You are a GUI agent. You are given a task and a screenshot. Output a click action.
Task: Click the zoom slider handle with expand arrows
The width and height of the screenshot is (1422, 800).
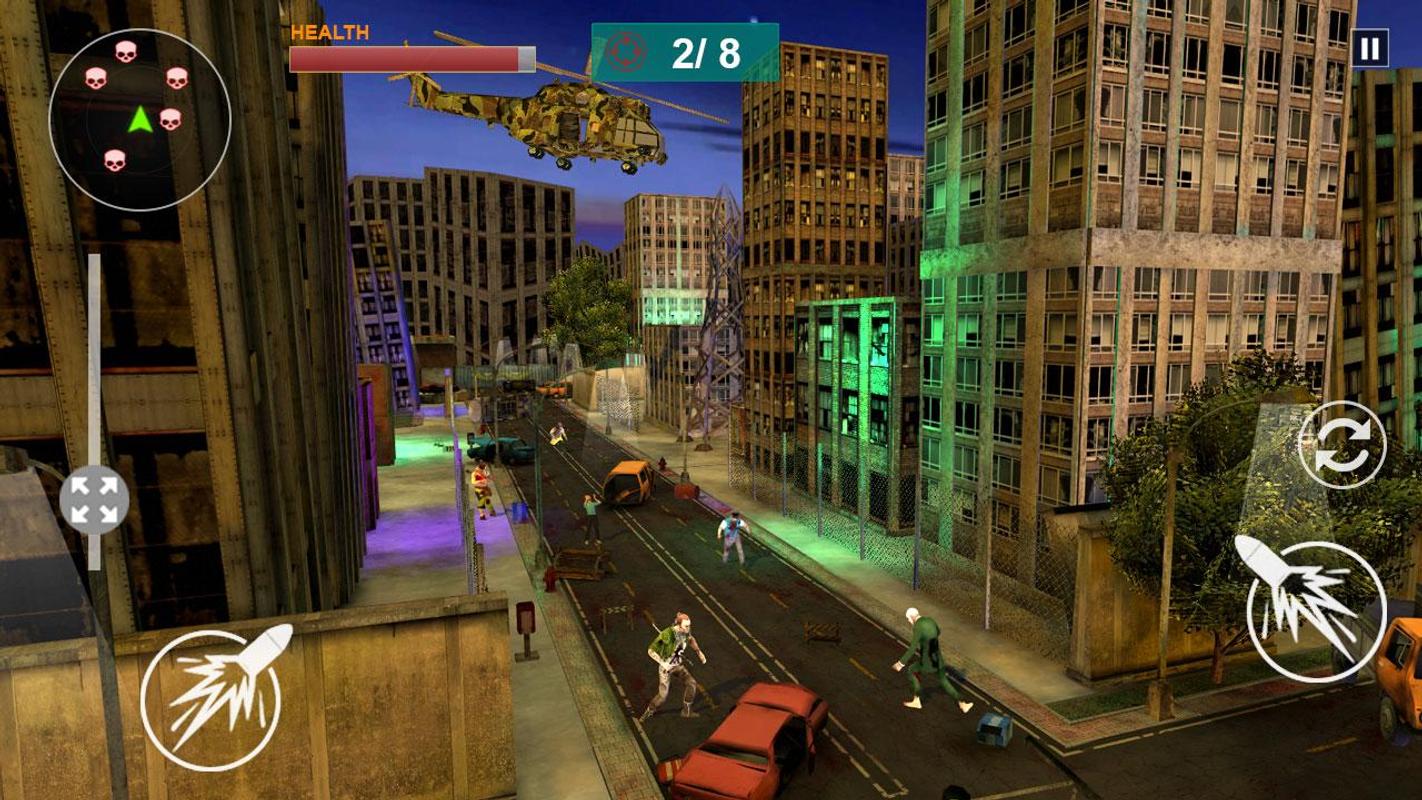coord(94,500)
